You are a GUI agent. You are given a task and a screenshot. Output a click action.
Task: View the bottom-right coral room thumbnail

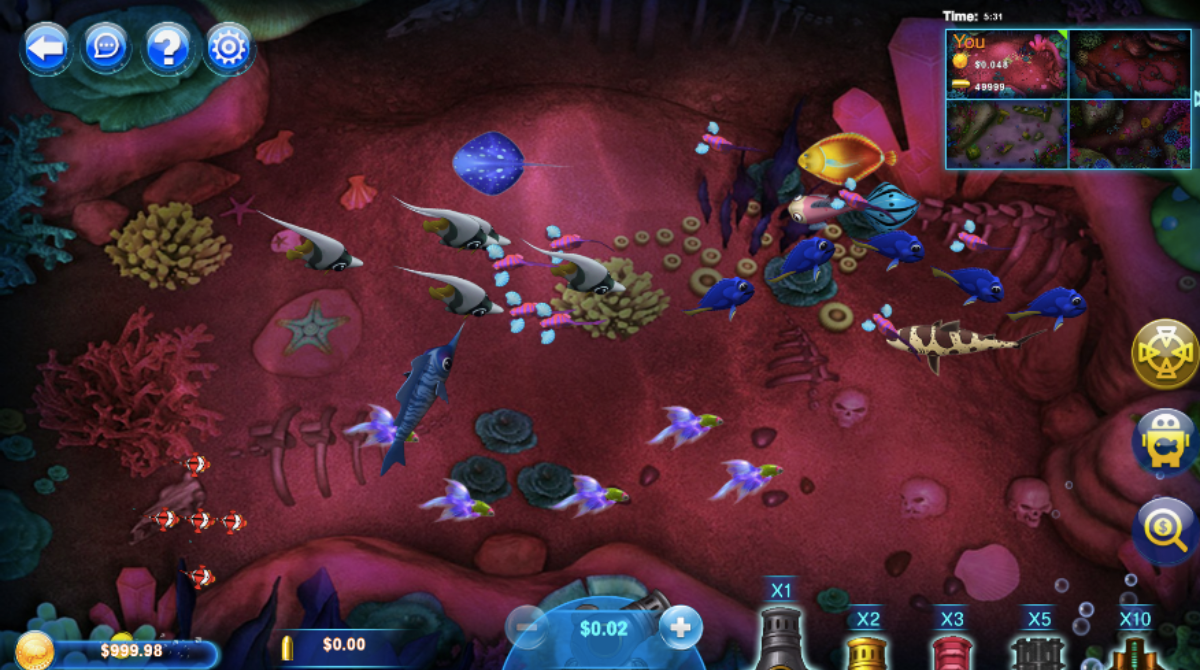pyautogui.click(x=1129, y=133)
